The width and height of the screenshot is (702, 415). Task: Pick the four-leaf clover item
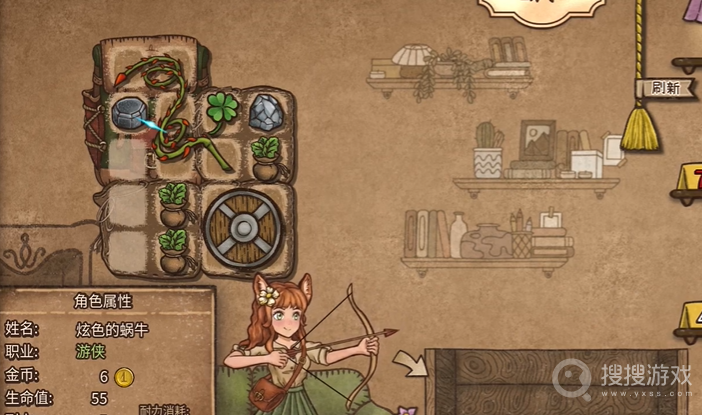click(x=222, y=109)
